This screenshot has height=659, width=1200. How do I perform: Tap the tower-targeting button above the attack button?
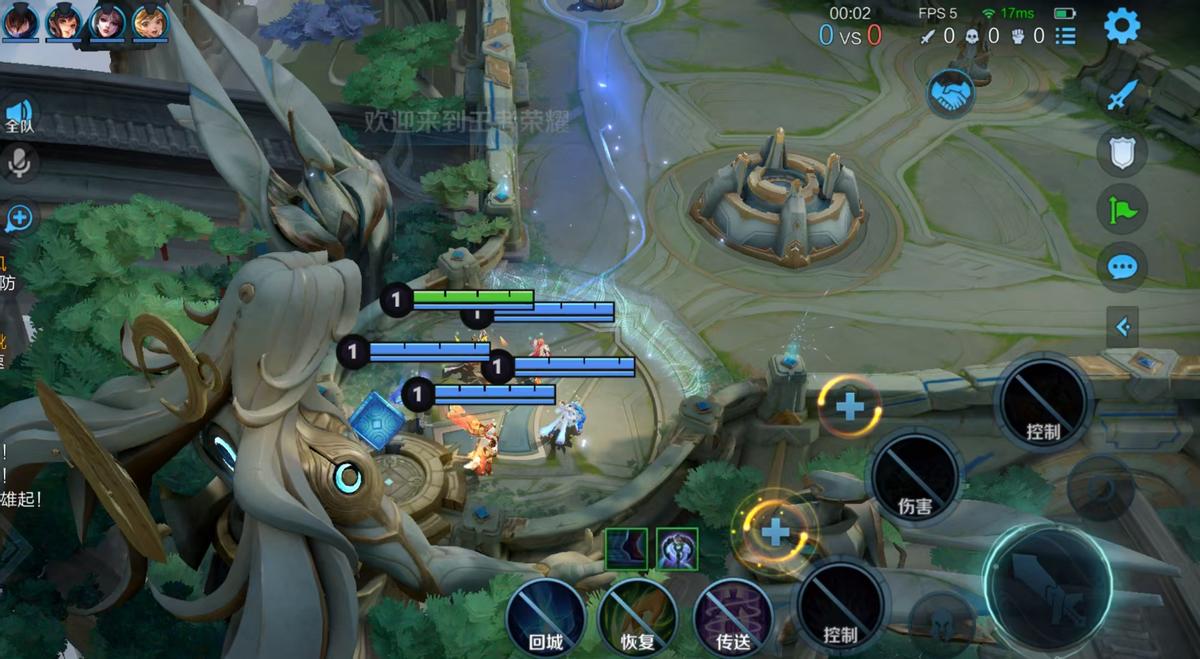click(1100, 487)
